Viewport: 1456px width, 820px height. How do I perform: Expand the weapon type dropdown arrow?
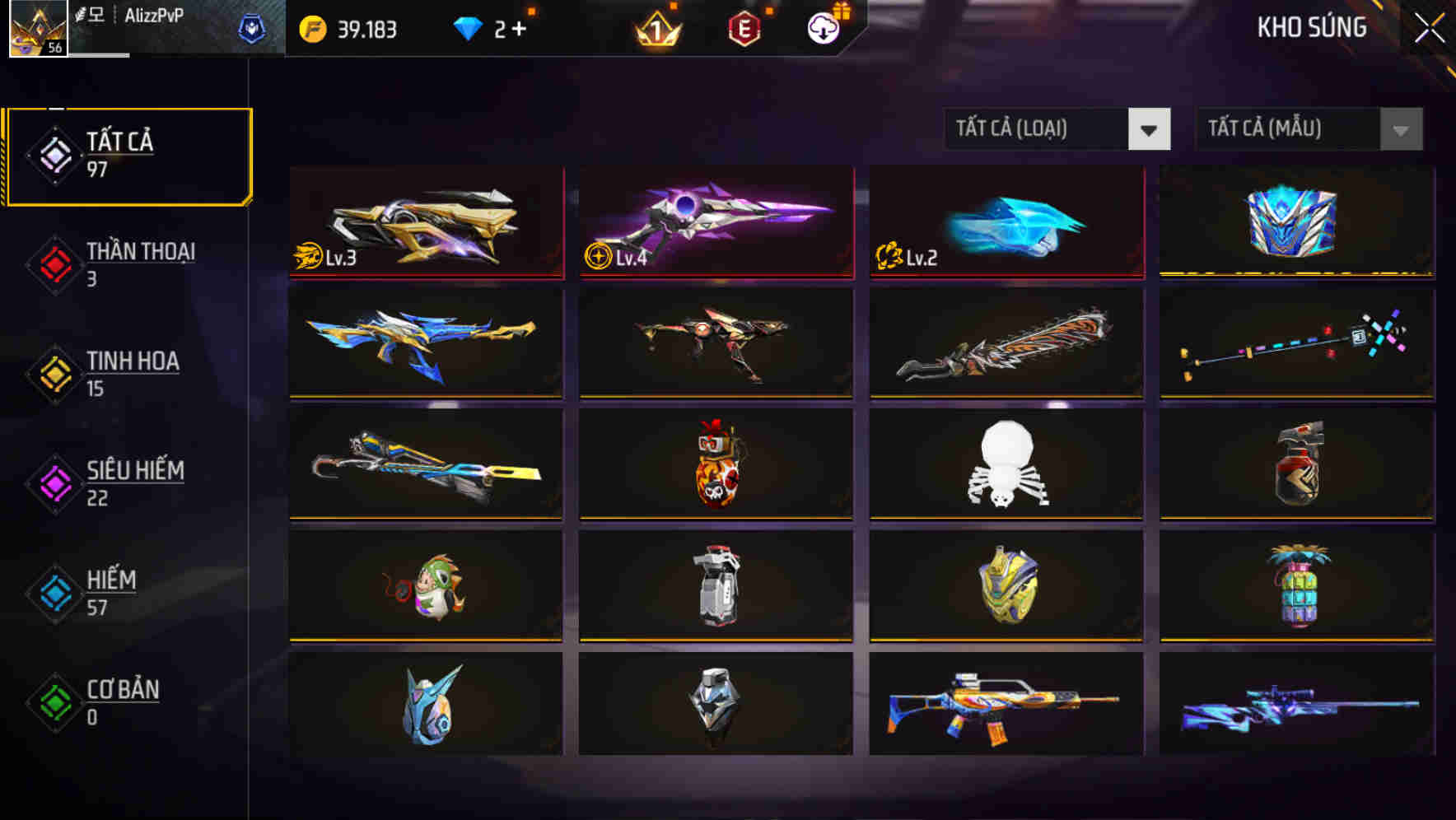[1150, 129]
